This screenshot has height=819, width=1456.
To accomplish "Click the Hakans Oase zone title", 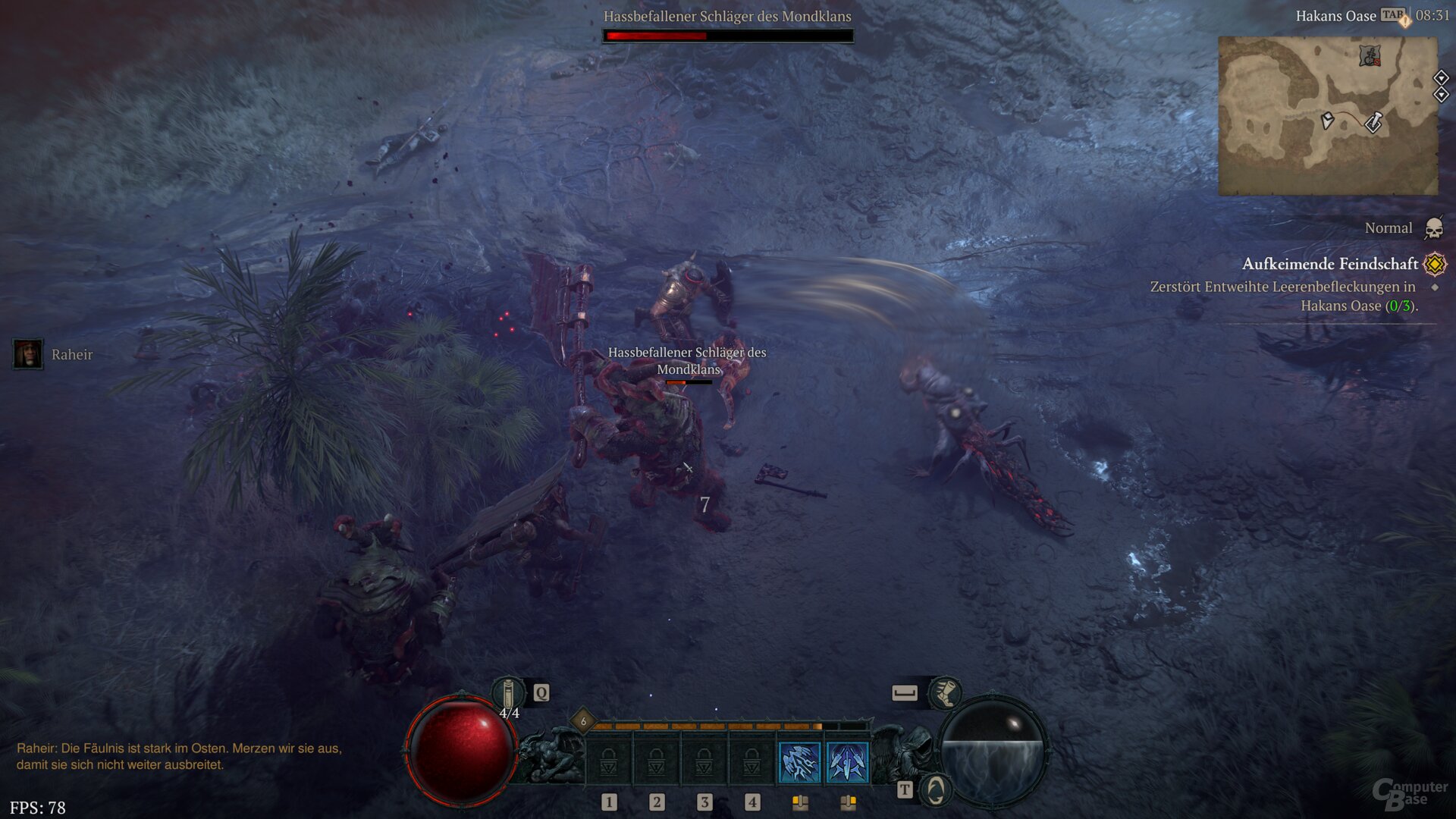I will (1336, 15).
